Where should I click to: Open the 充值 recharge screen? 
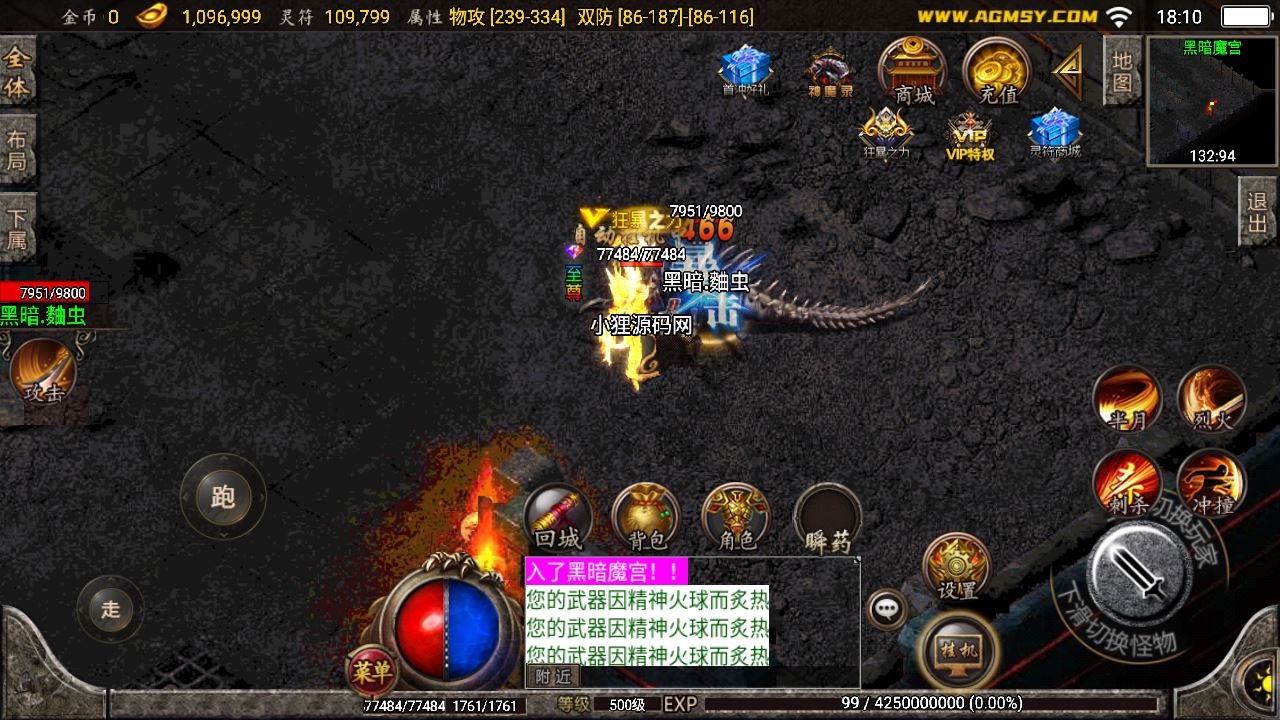996,71
